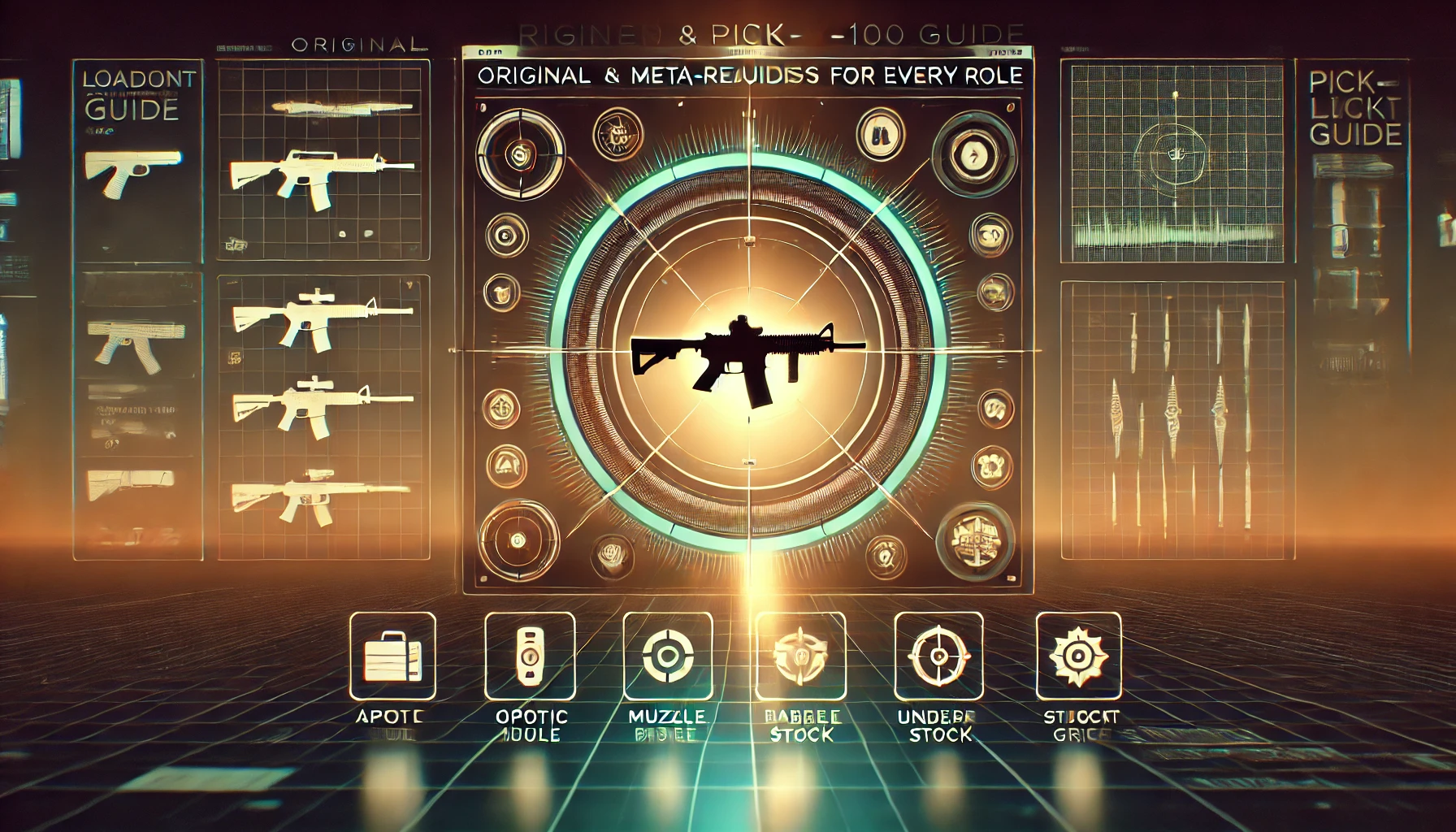Open the Muzzle attachment slot
Image resolution: width=1456 pixels, height=832 pixels.
668,656
